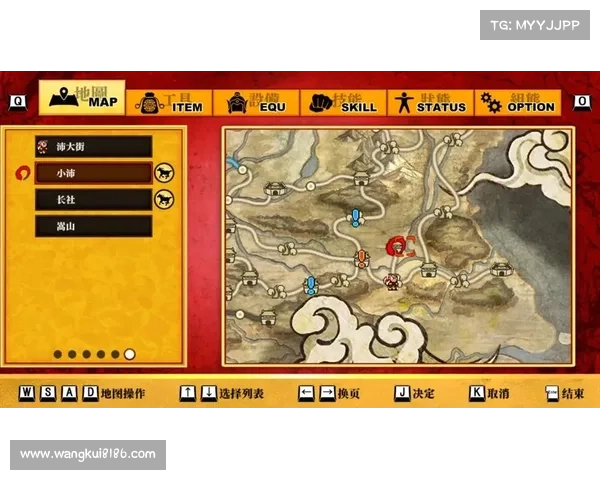Switch to the MAP tab
This screenshot has height=480, width=600.
[x=82, y=99]
